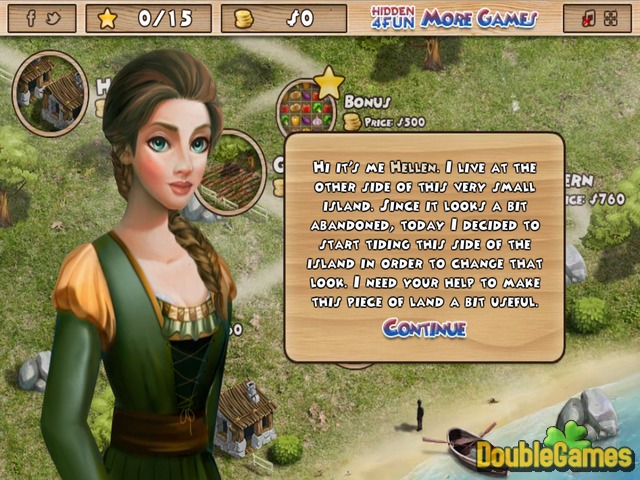Click the fullscreen button in the top bar
The image size is (640, 480).
(609, 18)
